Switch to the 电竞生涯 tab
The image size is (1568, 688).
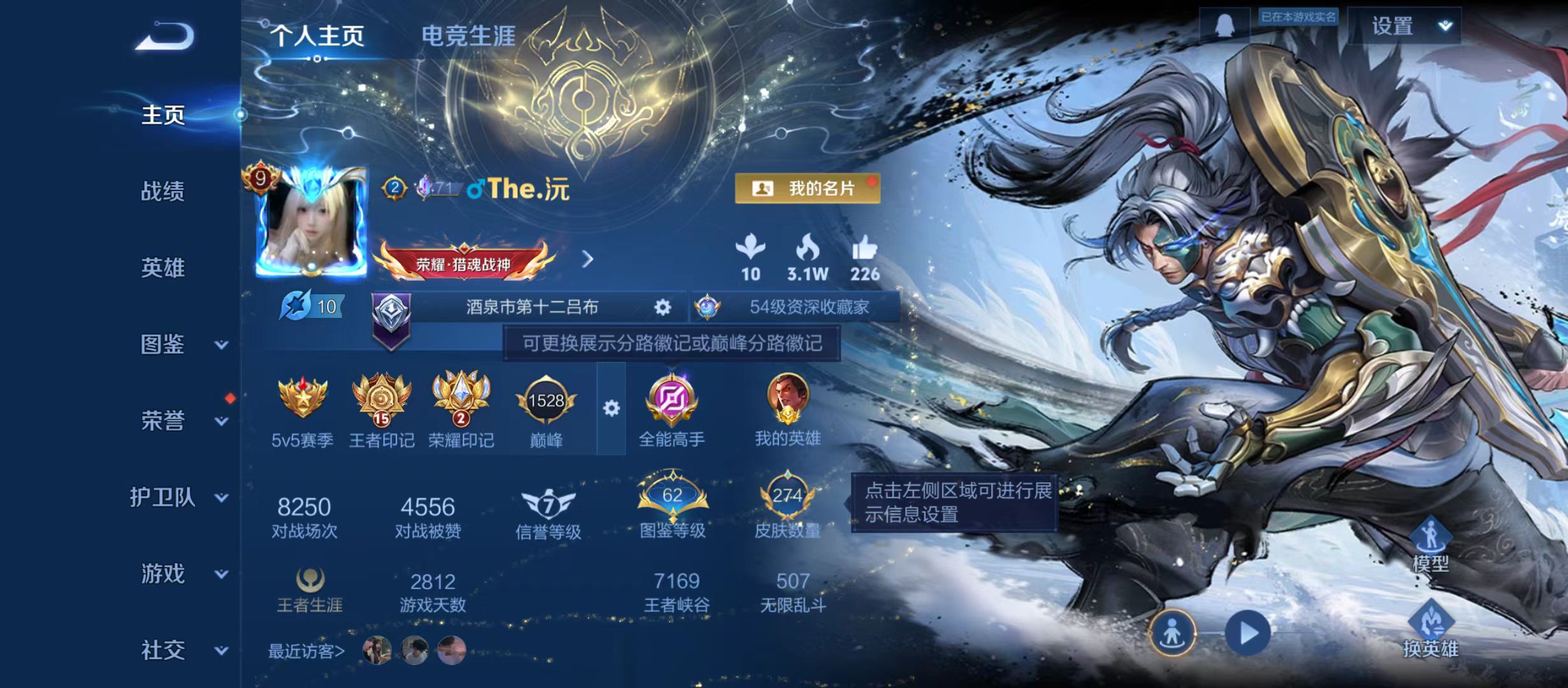click(x=467, y=35)
